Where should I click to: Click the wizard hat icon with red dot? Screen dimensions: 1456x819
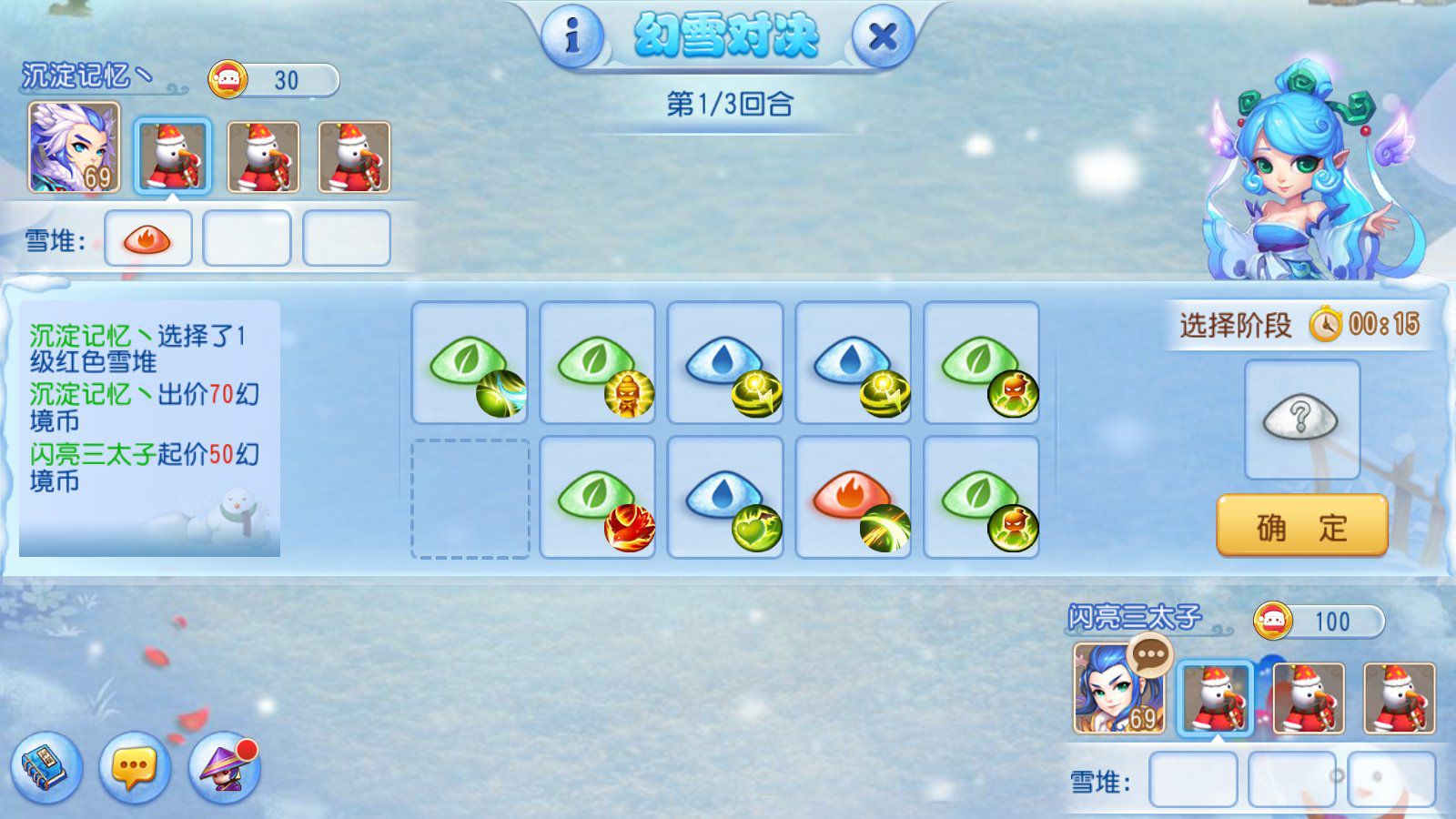(224, 768)
